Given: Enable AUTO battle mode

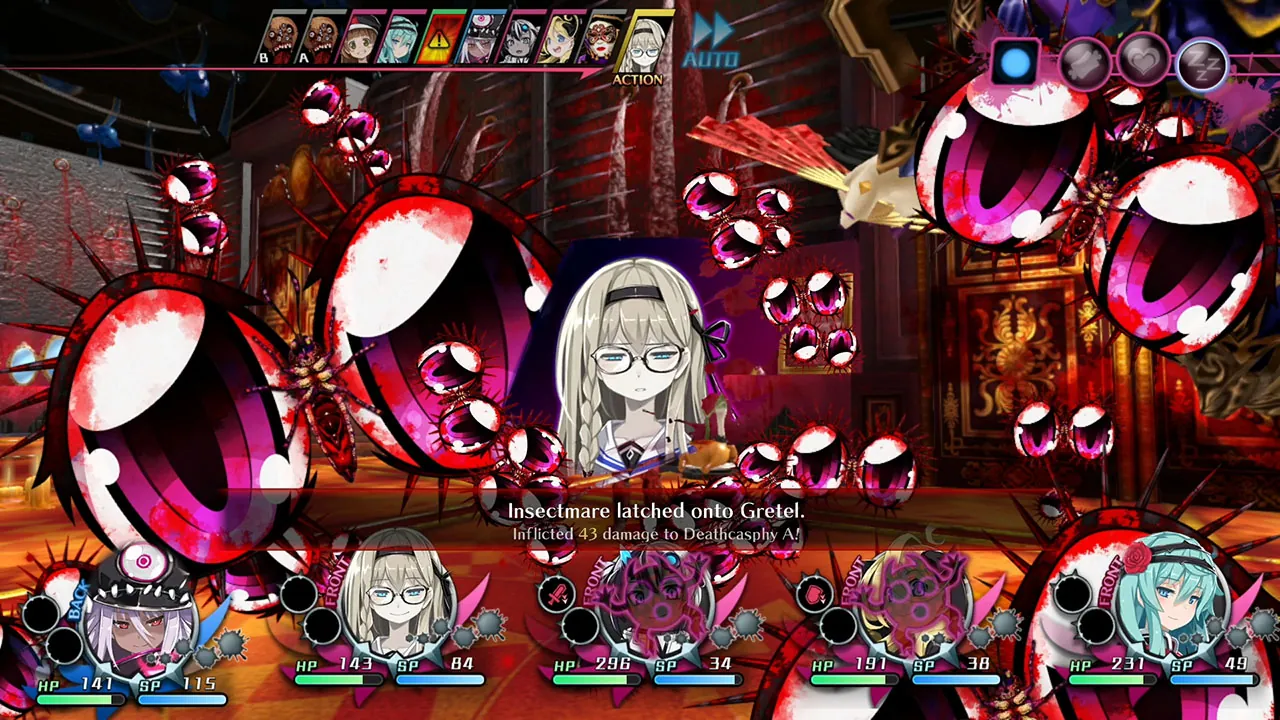Looking at the screenshot, I should pyautogui.click(x=710, y=58).
